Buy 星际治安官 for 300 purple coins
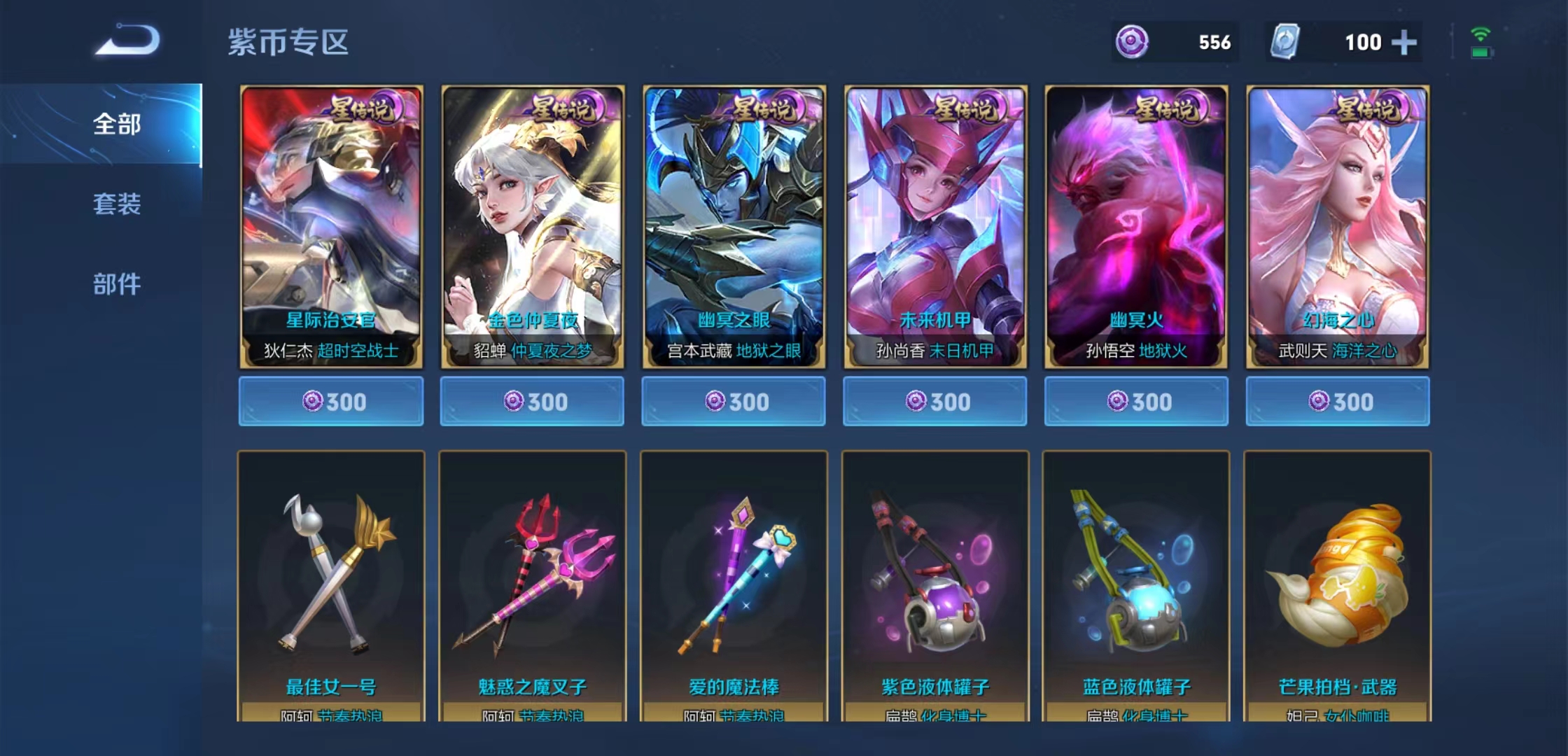Screen dimensions: 1568x756 pyautogui.click(x=331, y=402)
